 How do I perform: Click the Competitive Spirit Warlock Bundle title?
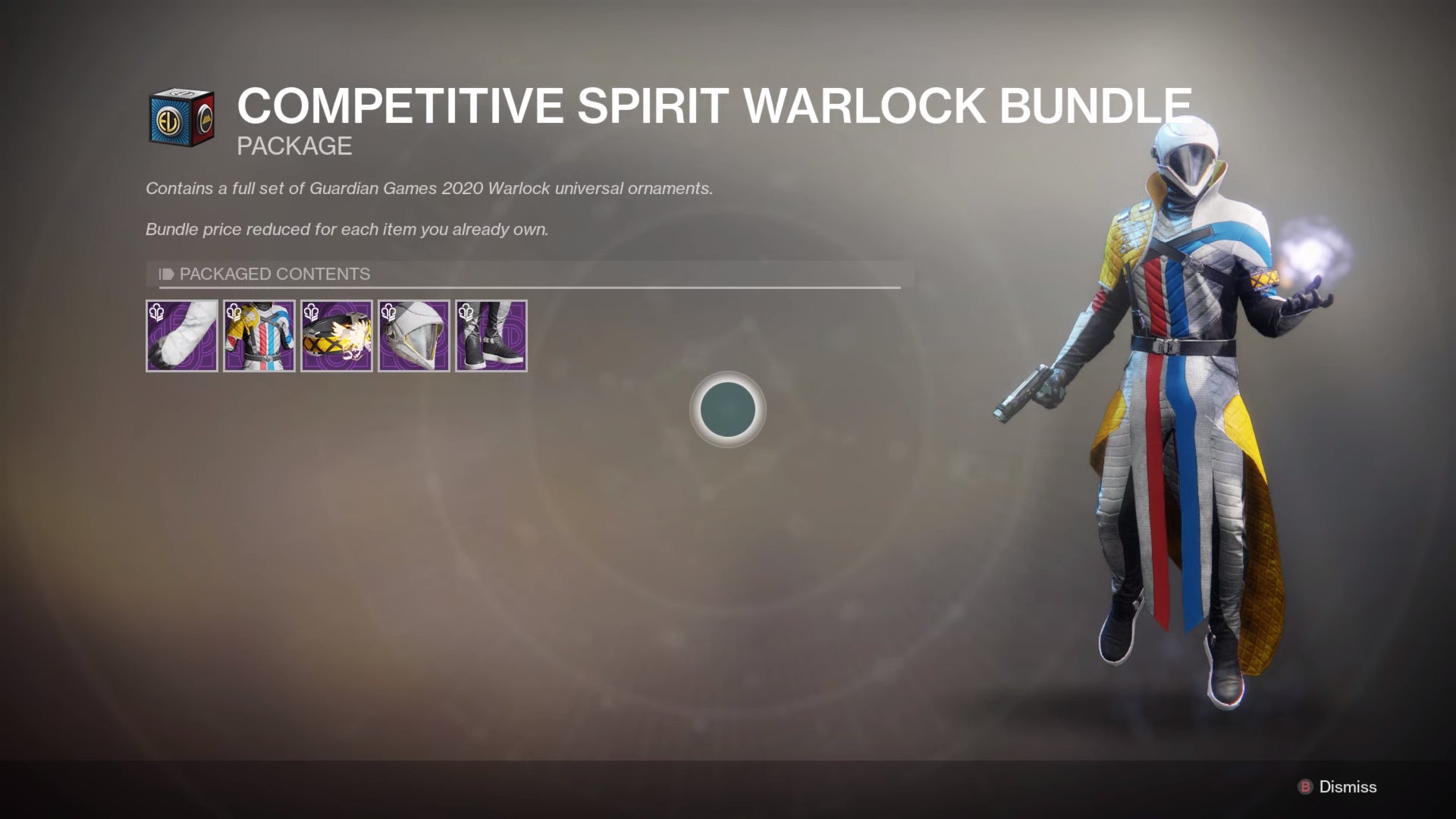[713, 106]
